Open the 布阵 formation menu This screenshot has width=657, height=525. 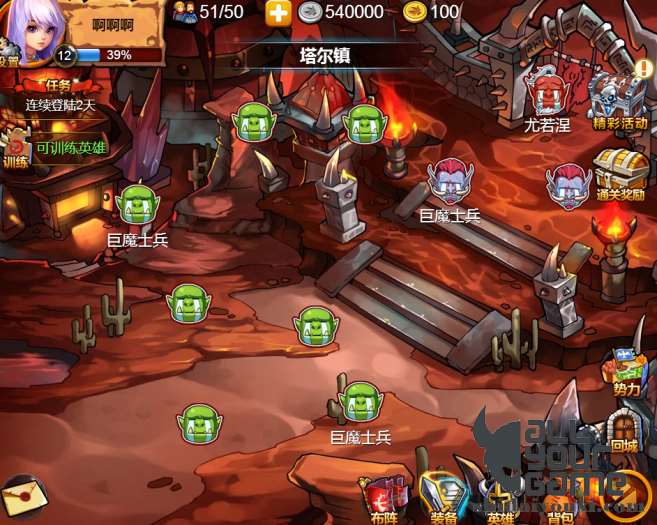point(385,497)
